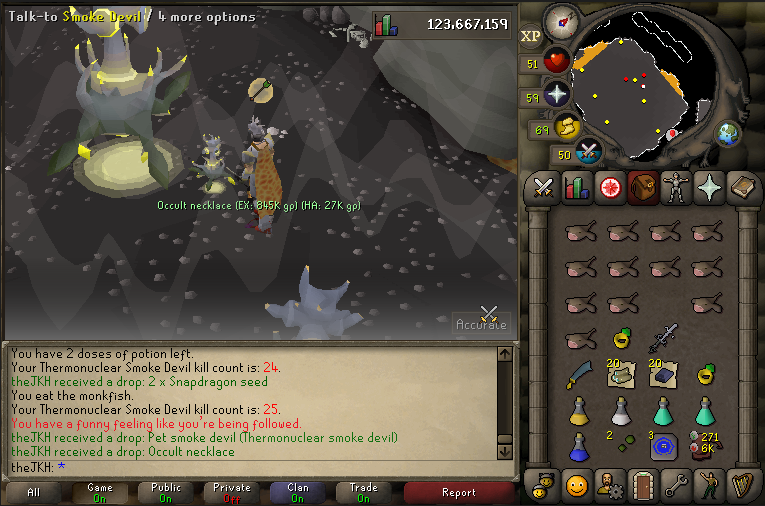Viewport: 765px width, 506px height.
Task: Select the blue potion in the inventory
Action: [x=577, y=447]
